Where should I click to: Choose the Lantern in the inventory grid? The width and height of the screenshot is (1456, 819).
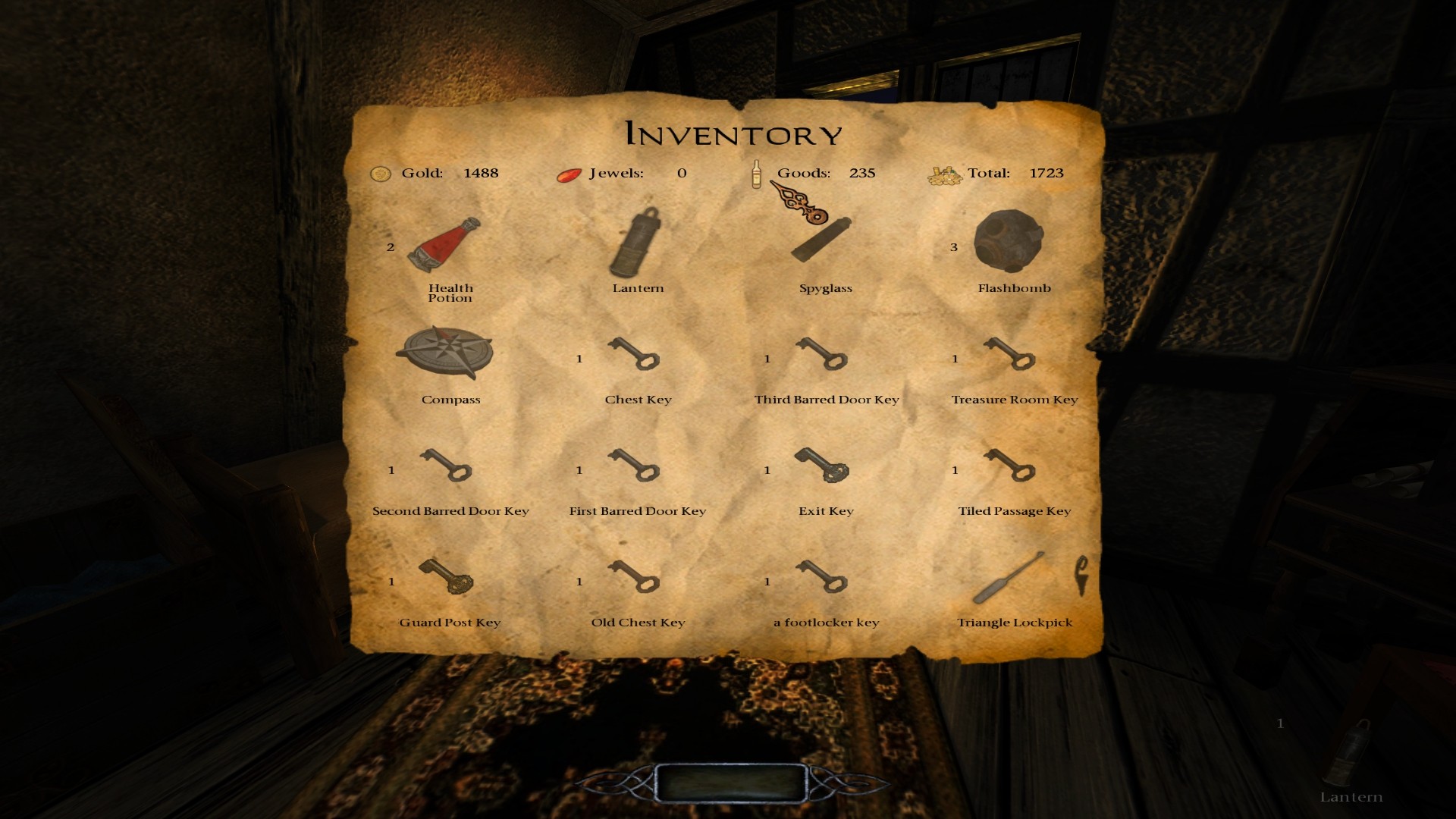635,244
